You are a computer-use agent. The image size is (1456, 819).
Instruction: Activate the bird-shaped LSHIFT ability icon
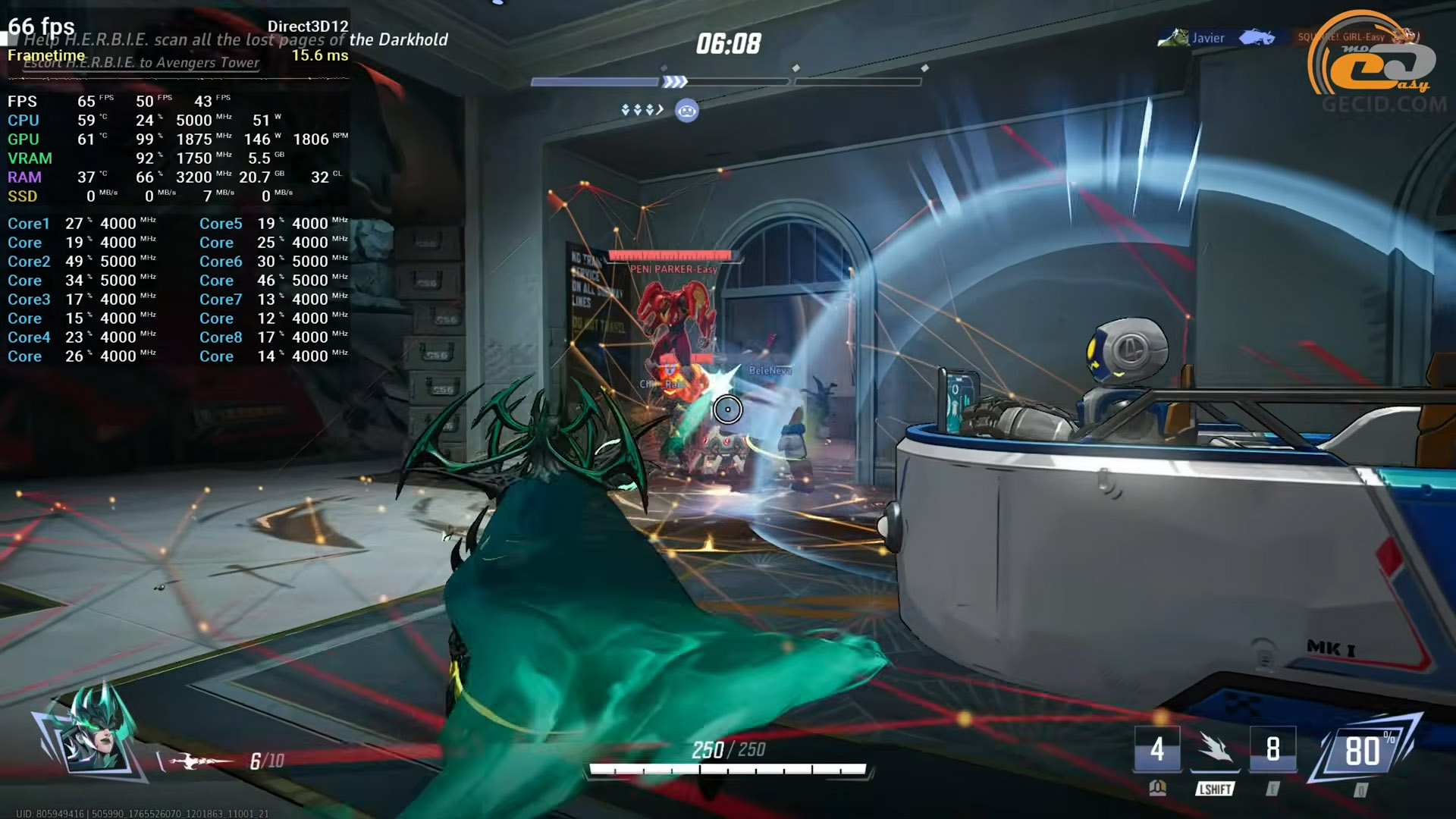pyautogui.click(x=1215, y=750)
